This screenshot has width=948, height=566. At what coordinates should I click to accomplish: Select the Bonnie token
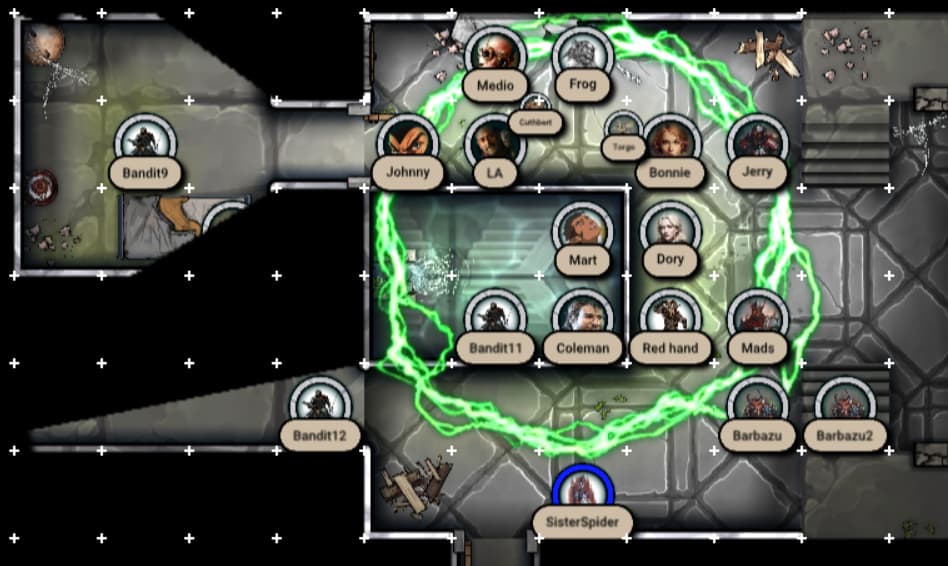(x=670, y=143)
